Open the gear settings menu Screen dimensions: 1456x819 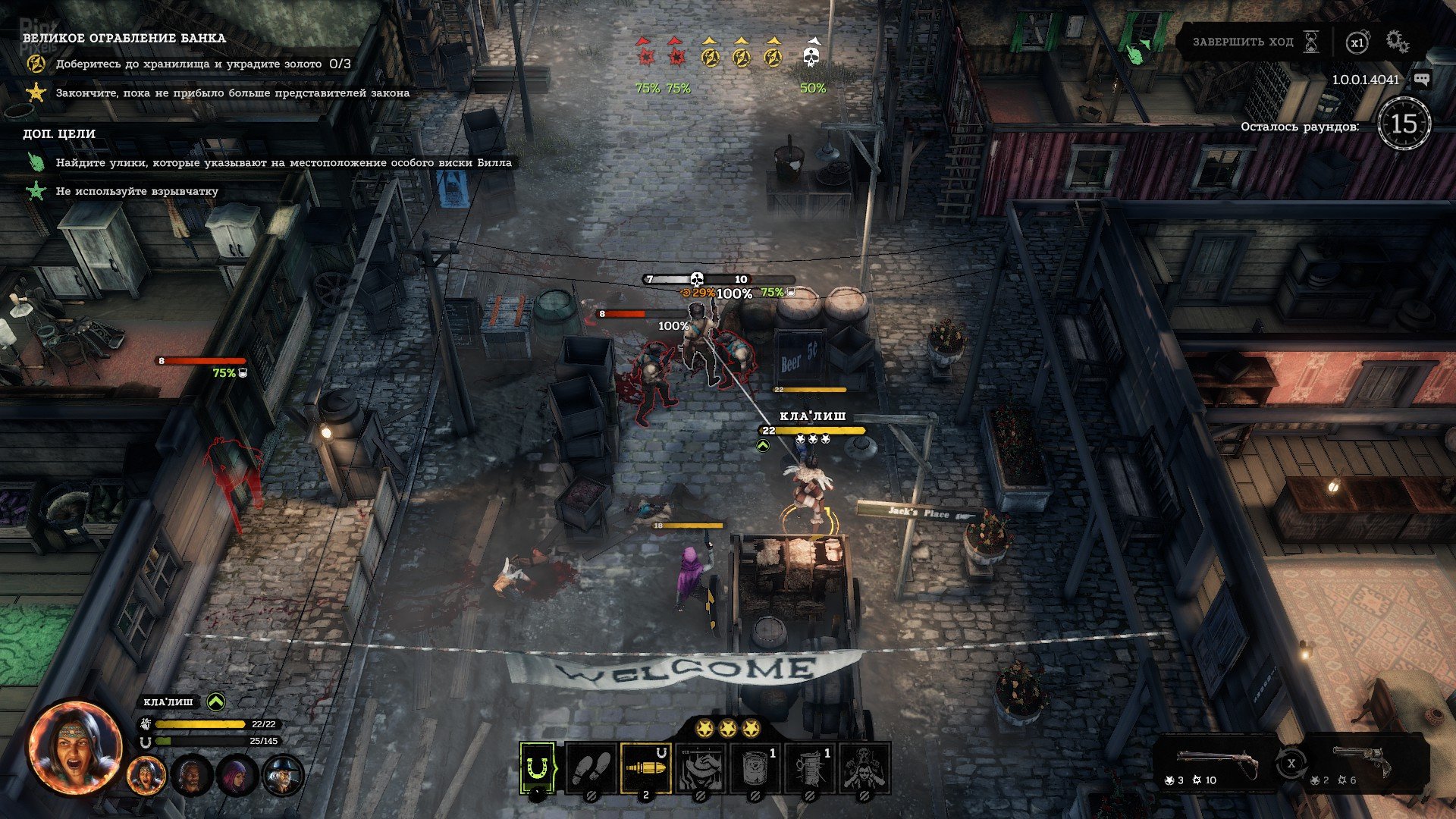(x=1398, y=42)
